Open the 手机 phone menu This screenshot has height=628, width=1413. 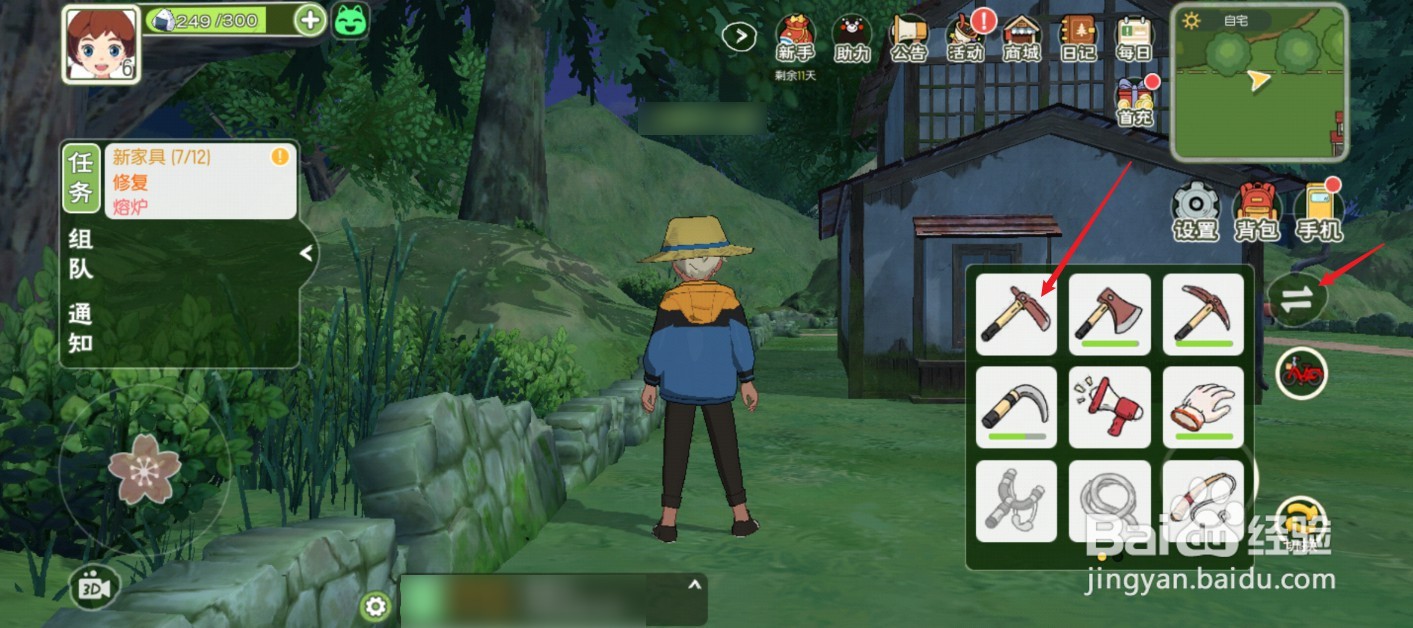point(1318,212)
